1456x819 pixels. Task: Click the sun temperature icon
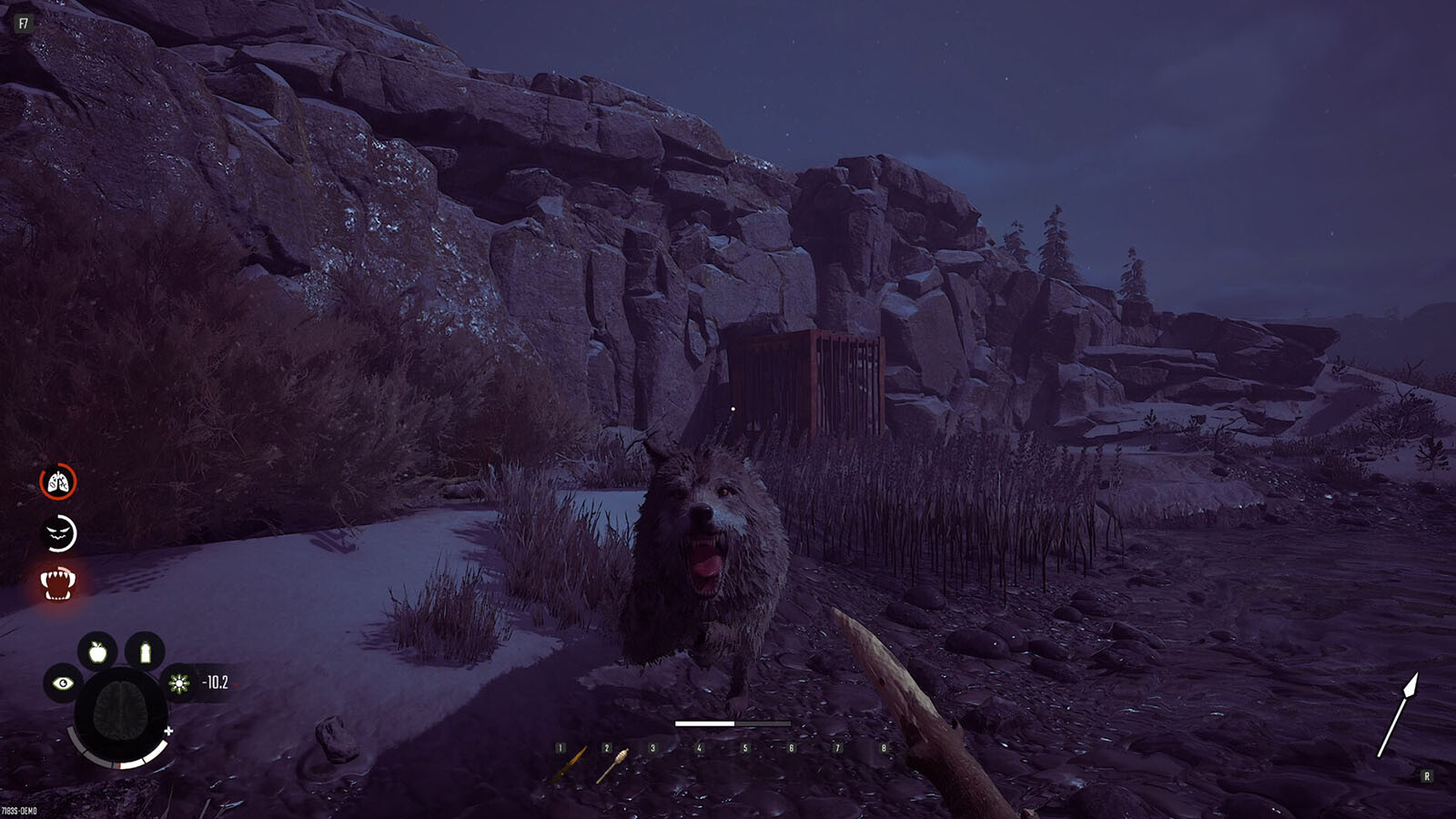(x=179, y=682)
